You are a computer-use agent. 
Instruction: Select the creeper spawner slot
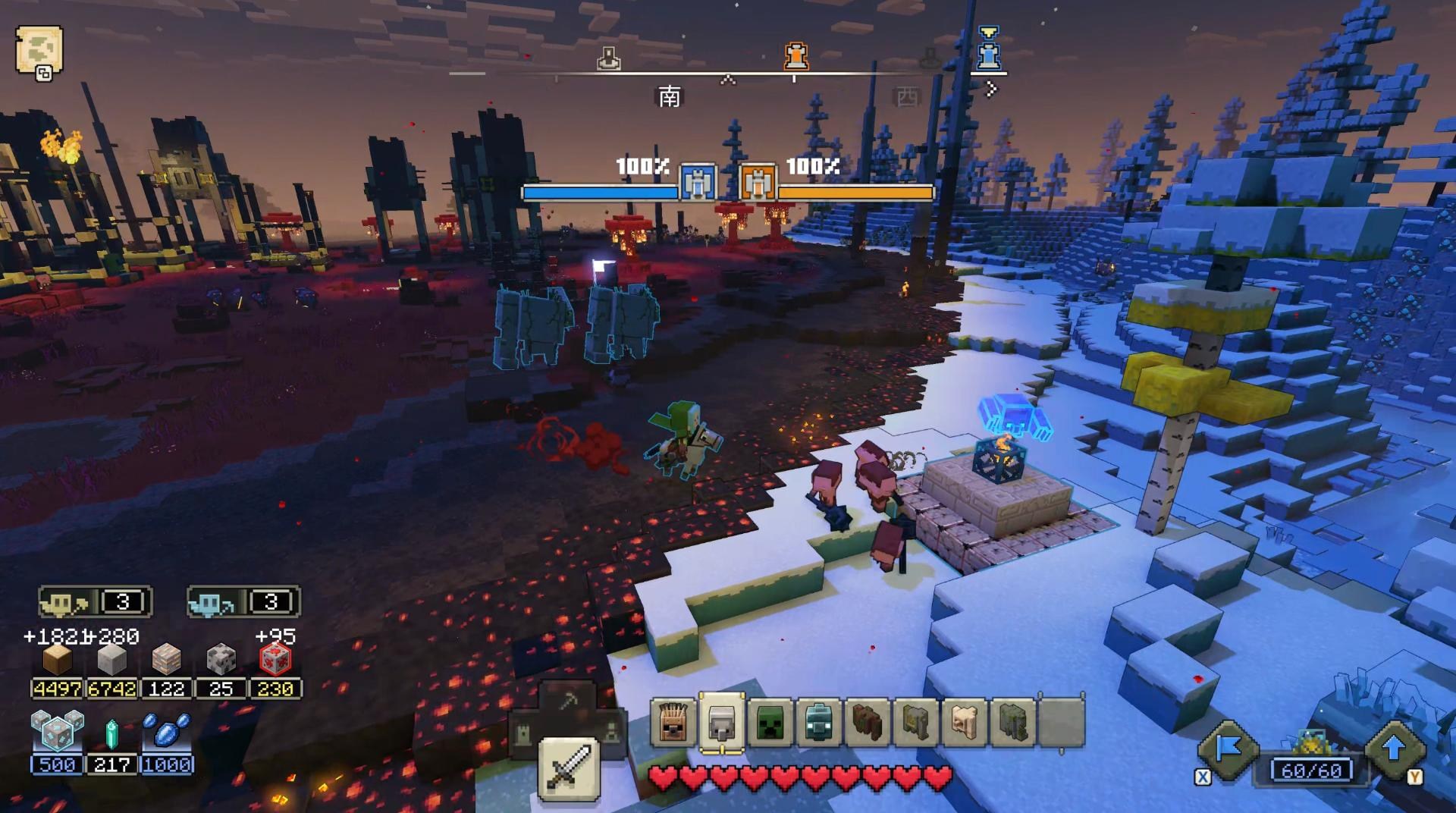(x=770, y=723)
